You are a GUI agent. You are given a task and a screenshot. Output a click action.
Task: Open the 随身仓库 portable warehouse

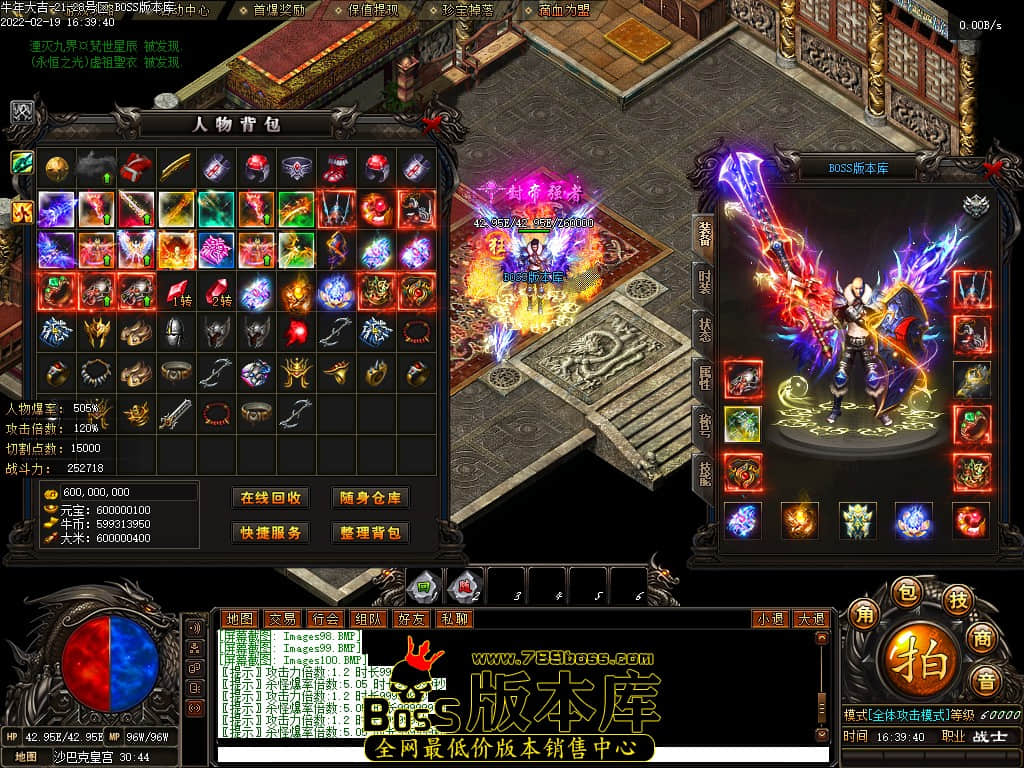pyautogui.click(x=370, y=498)
